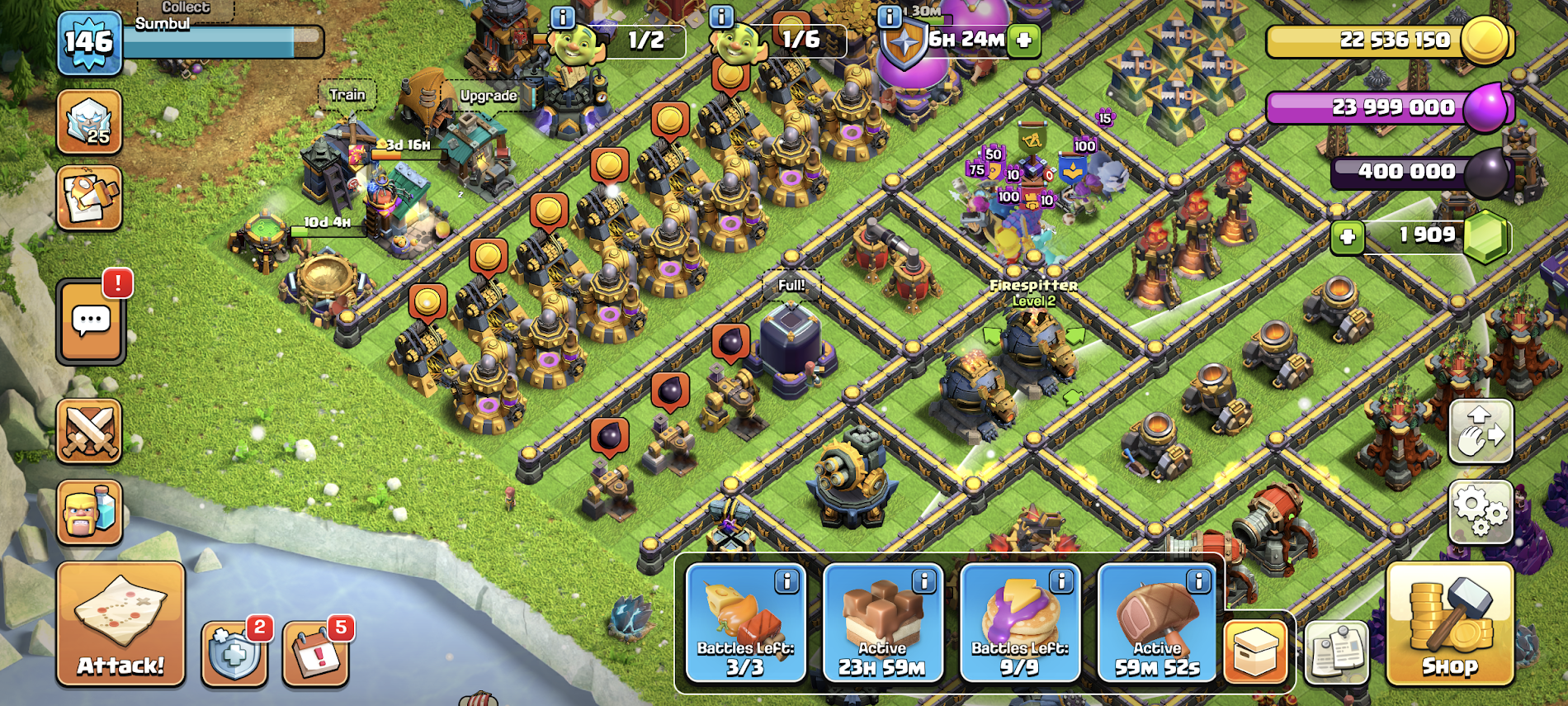Open the army overview barbarian icon
Screen dimensions: 1568x706
coord(90,512)
